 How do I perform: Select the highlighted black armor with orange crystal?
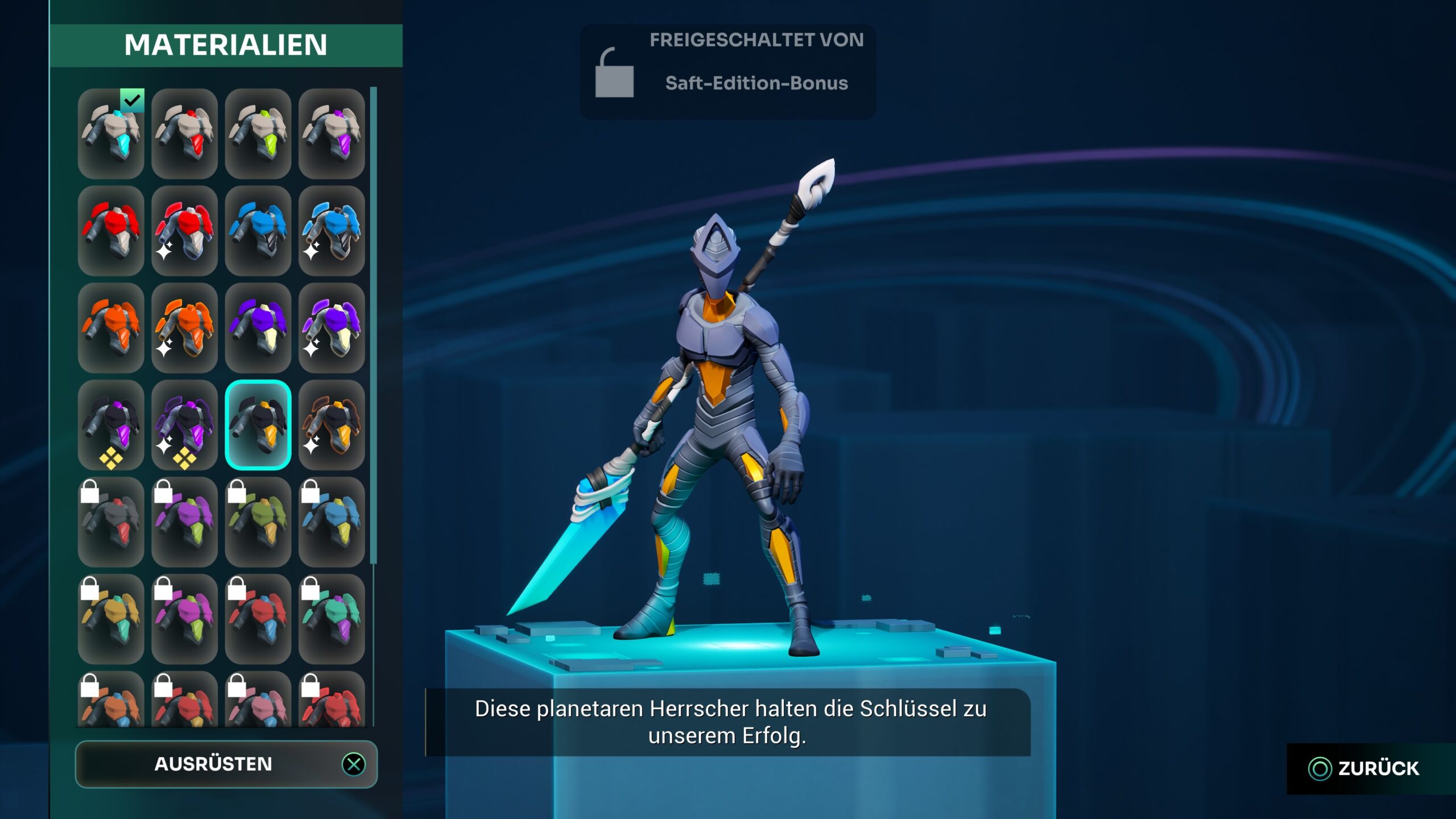(x=258, y=425)
